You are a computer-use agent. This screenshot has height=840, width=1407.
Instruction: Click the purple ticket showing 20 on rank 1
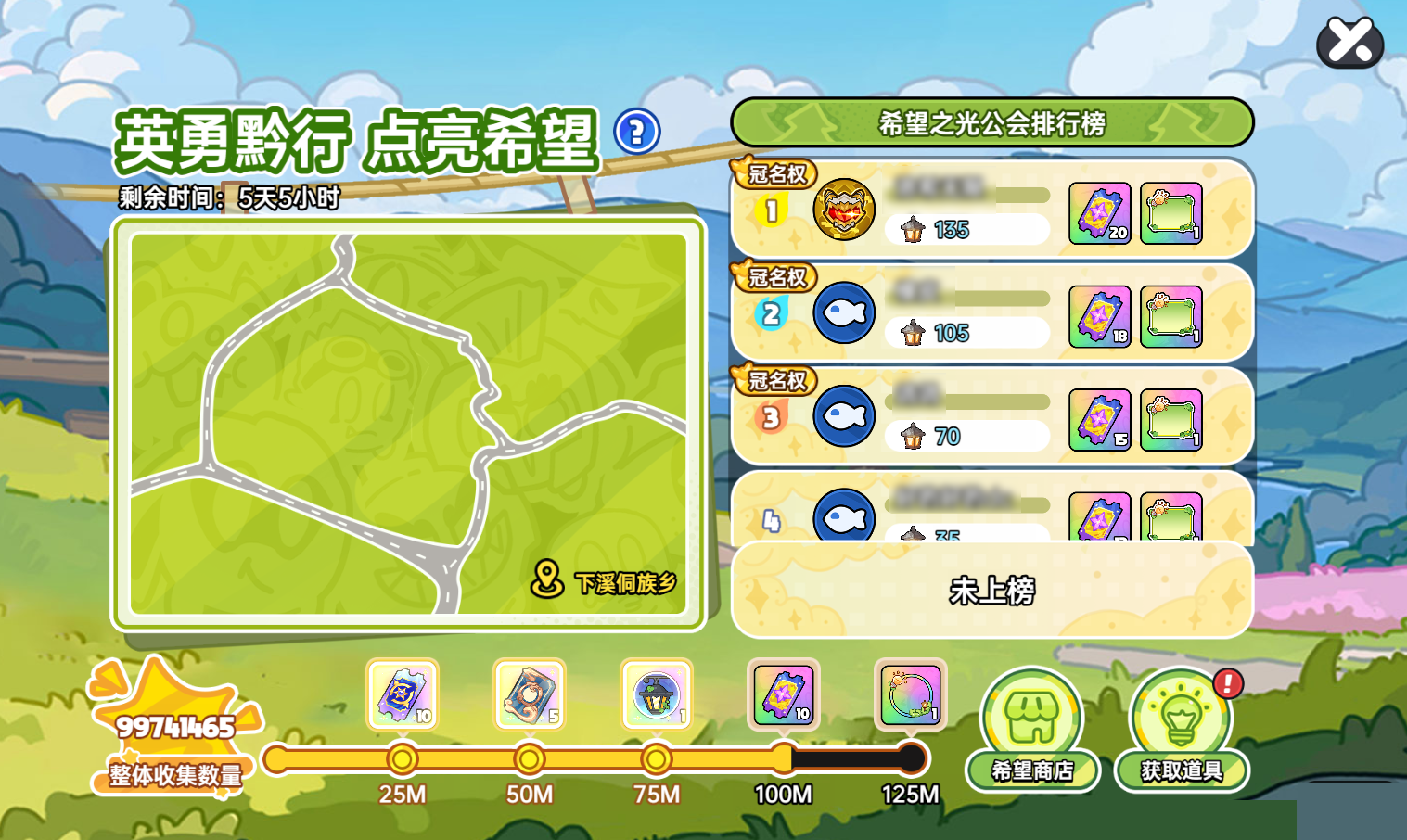pos(1098,211)
